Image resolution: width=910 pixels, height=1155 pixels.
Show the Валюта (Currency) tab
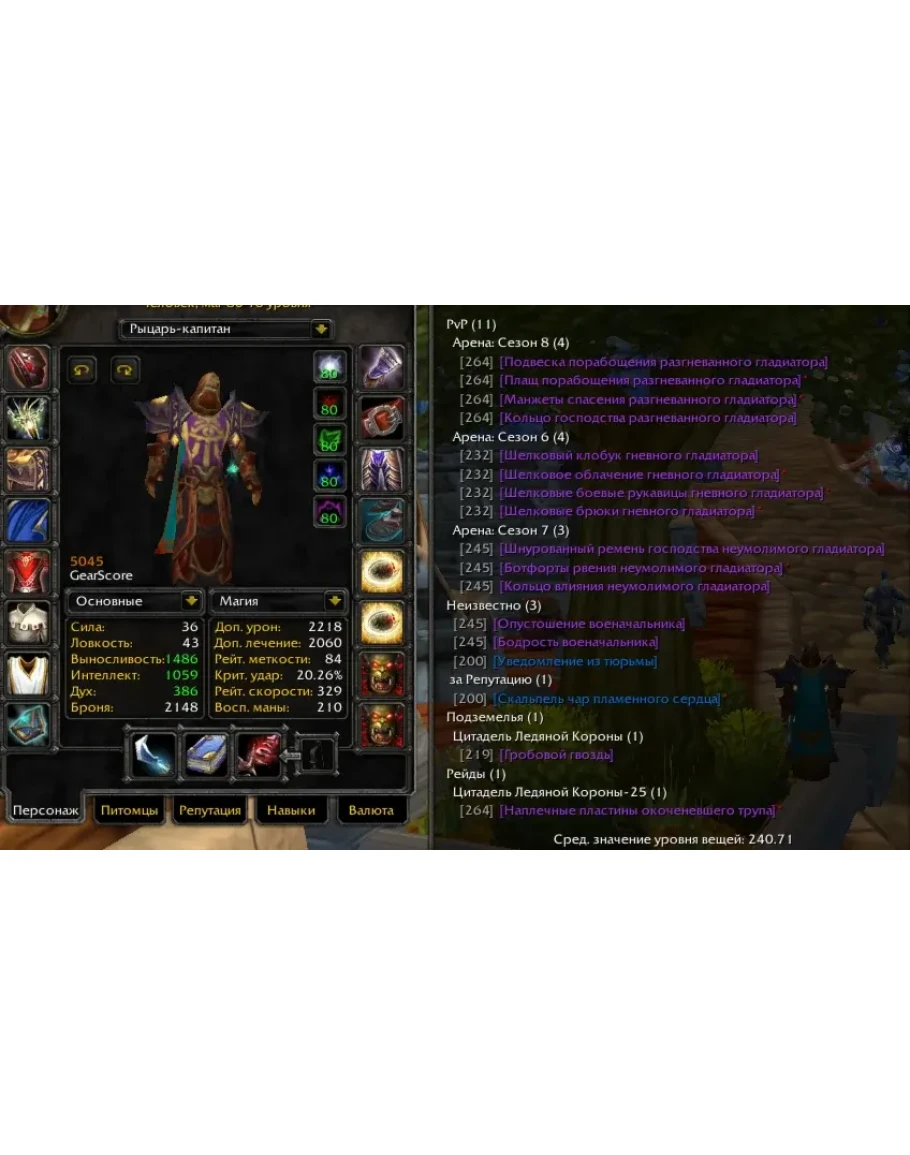pyautogui.click(x=371, y=810)
